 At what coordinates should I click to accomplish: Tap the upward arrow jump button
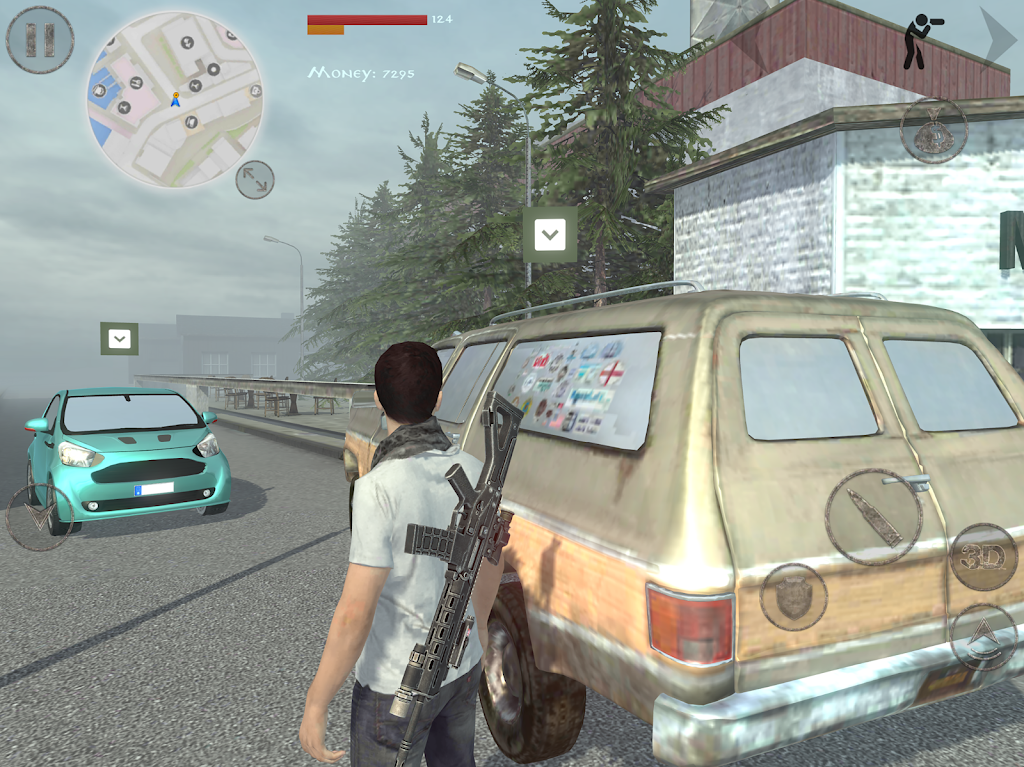pos(983,637)
